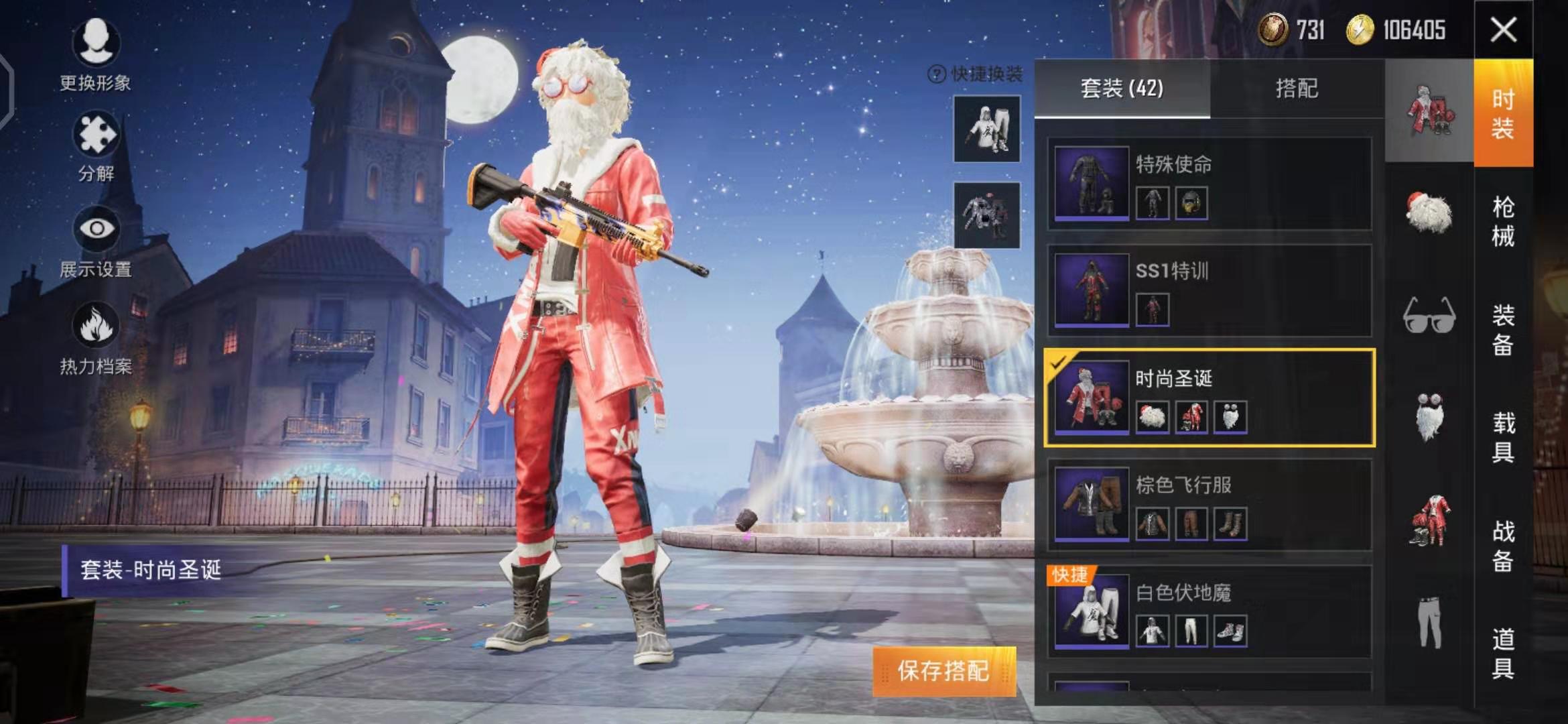Select the Santa hat hair slot

(x=1429, y=213)
